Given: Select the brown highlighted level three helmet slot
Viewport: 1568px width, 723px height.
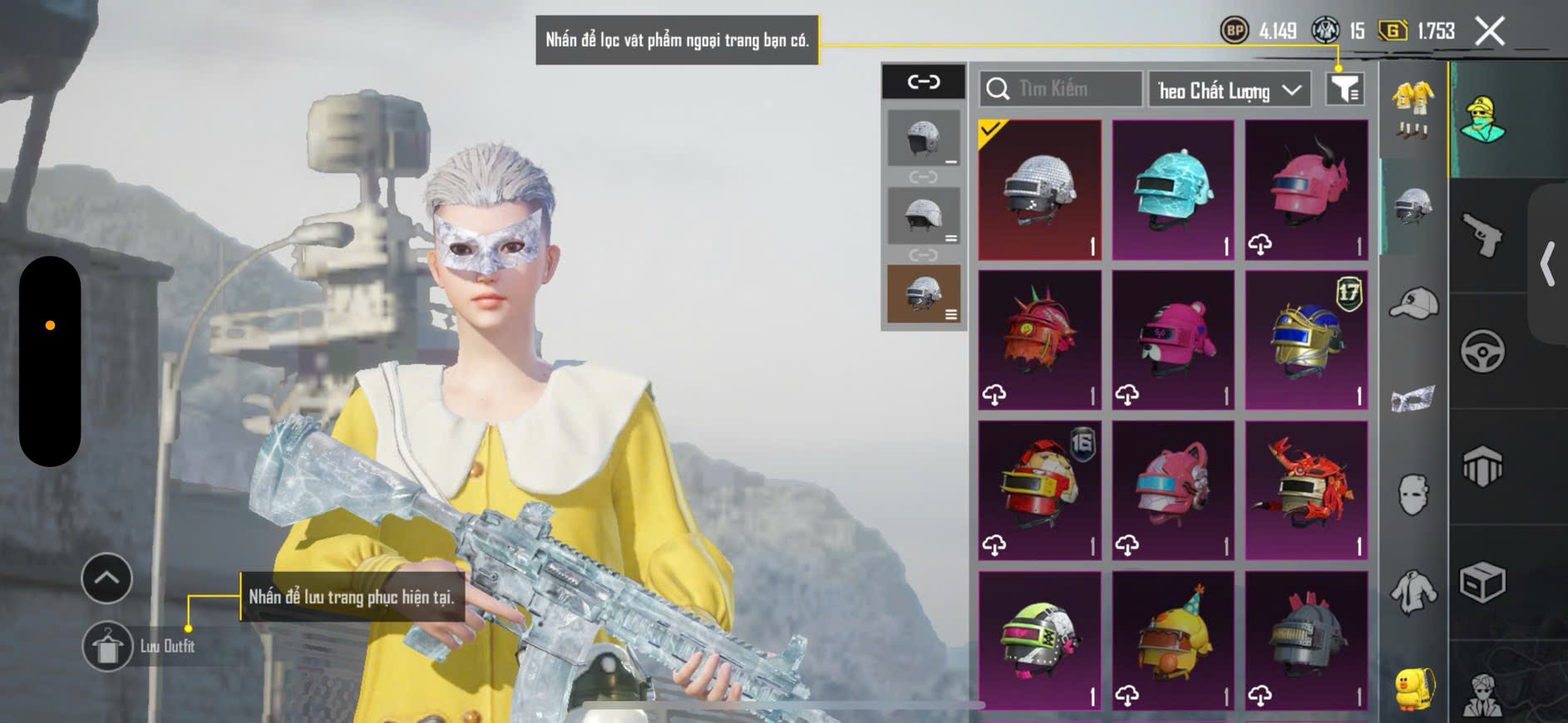Looking at the screenshot, I should 923,293.
